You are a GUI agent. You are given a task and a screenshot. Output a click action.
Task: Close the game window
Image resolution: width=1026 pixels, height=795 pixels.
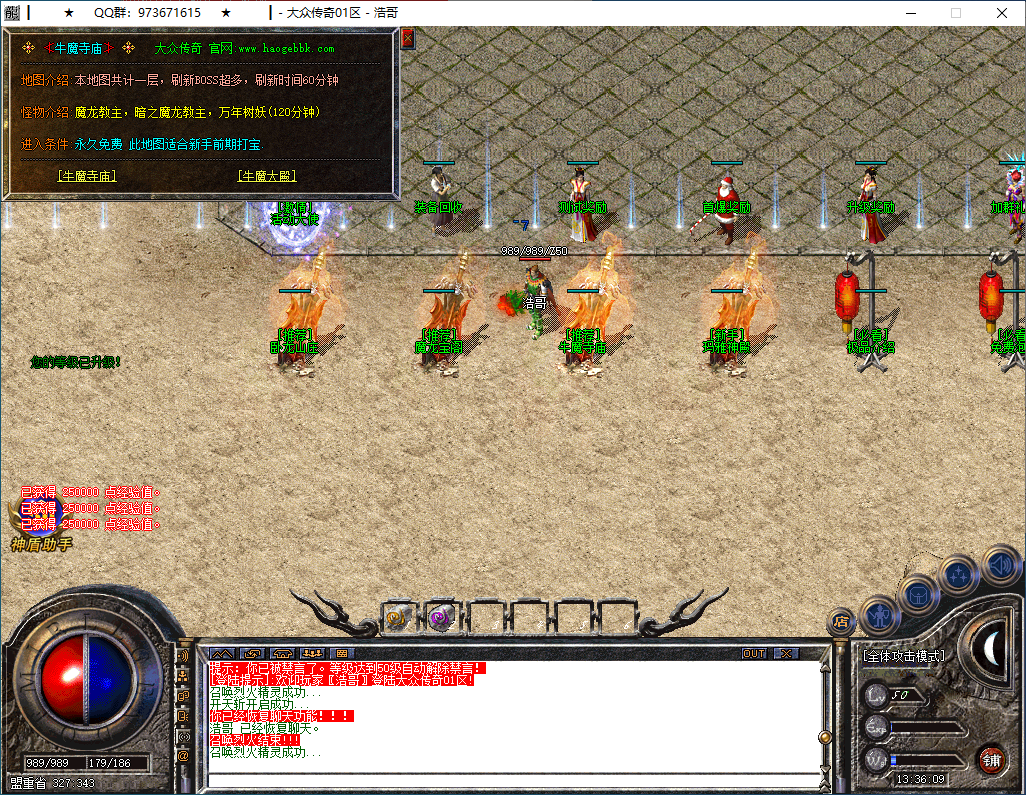1002,13
